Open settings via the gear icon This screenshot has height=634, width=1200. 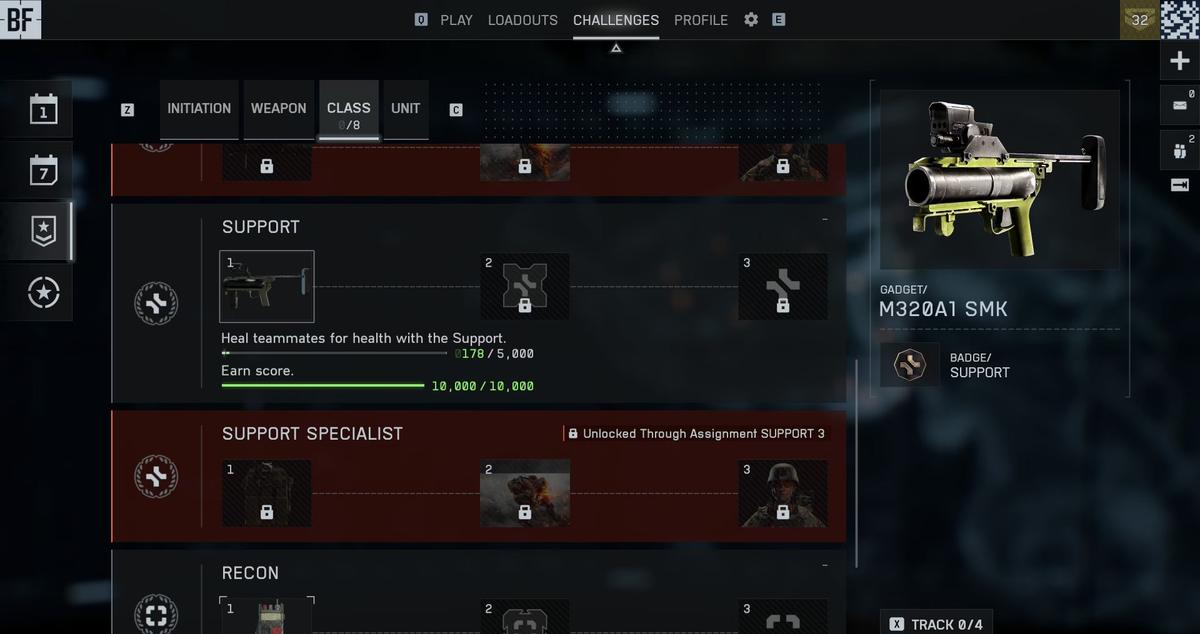(x=751, y=20)
